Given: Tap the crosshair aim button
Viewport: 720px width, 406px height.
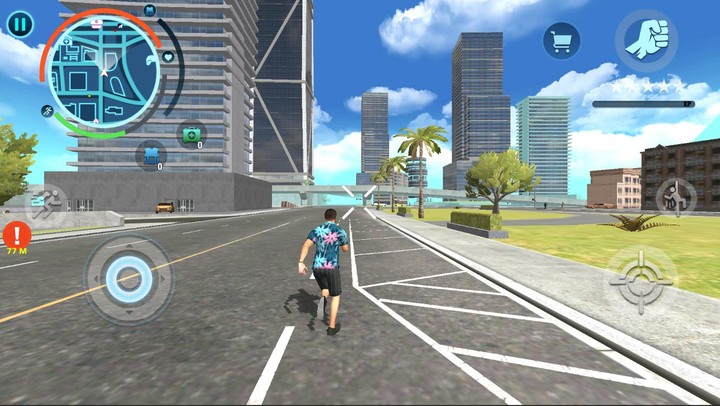Looking at the screenshot, I should (640, 281).
